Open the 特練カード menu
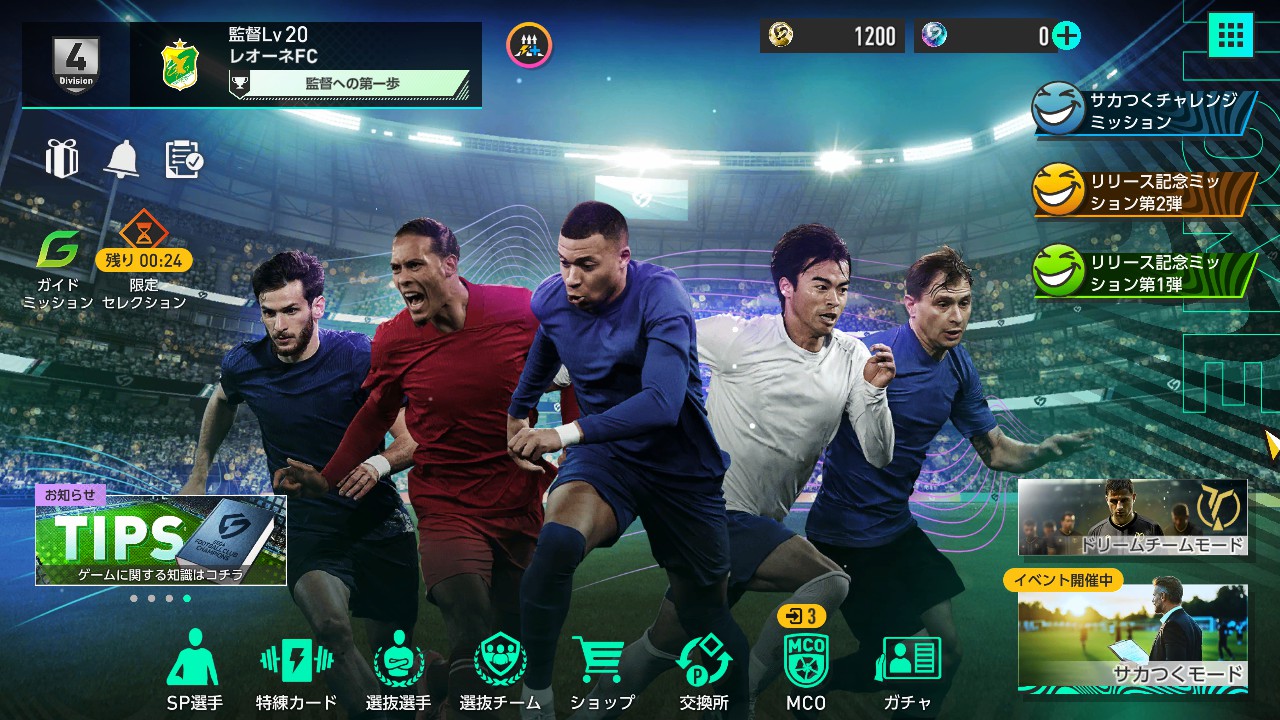The image size is (1280, 720). [x=296, y=668]
